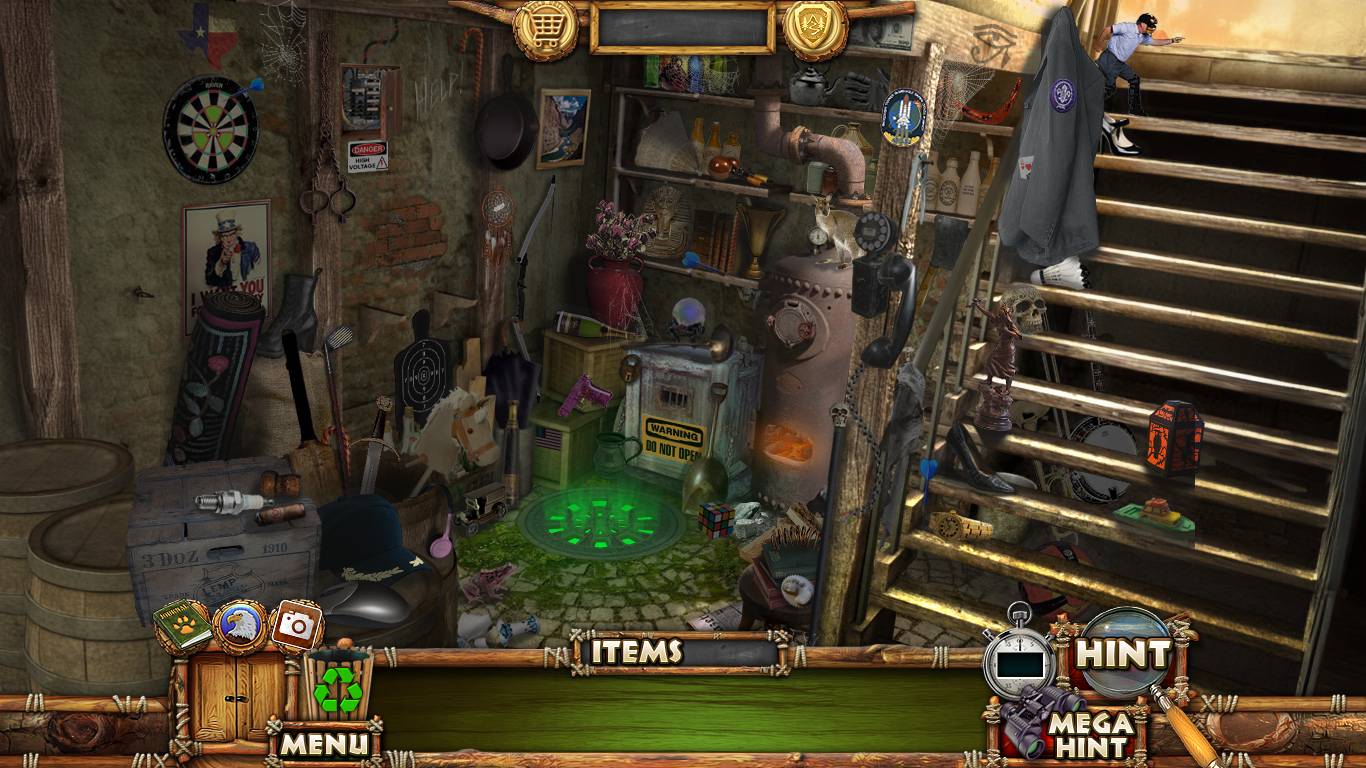Click the stopwatch timer icon

tap(1019, 657)
